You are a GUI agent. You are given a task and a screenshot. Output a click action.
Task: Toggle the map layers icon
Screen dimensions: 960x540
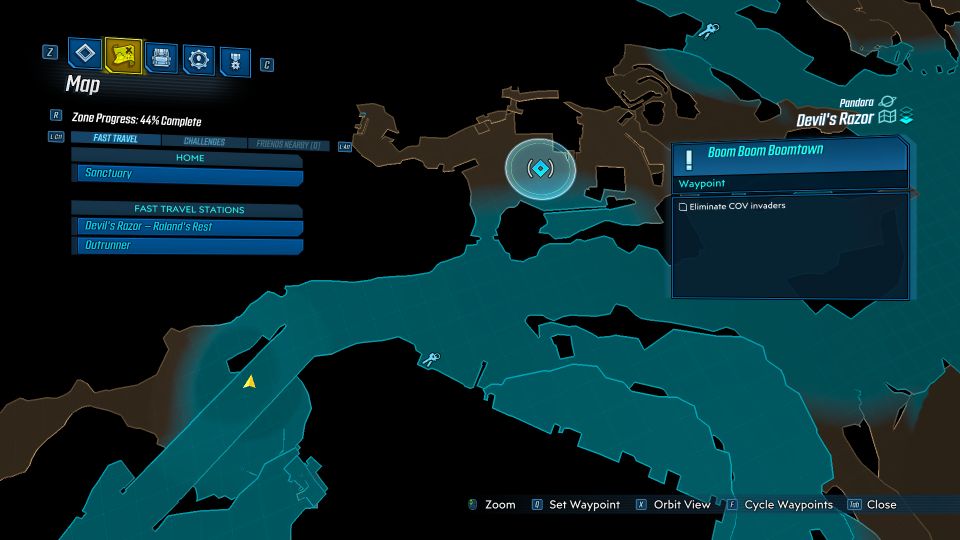tap(906, 118)
